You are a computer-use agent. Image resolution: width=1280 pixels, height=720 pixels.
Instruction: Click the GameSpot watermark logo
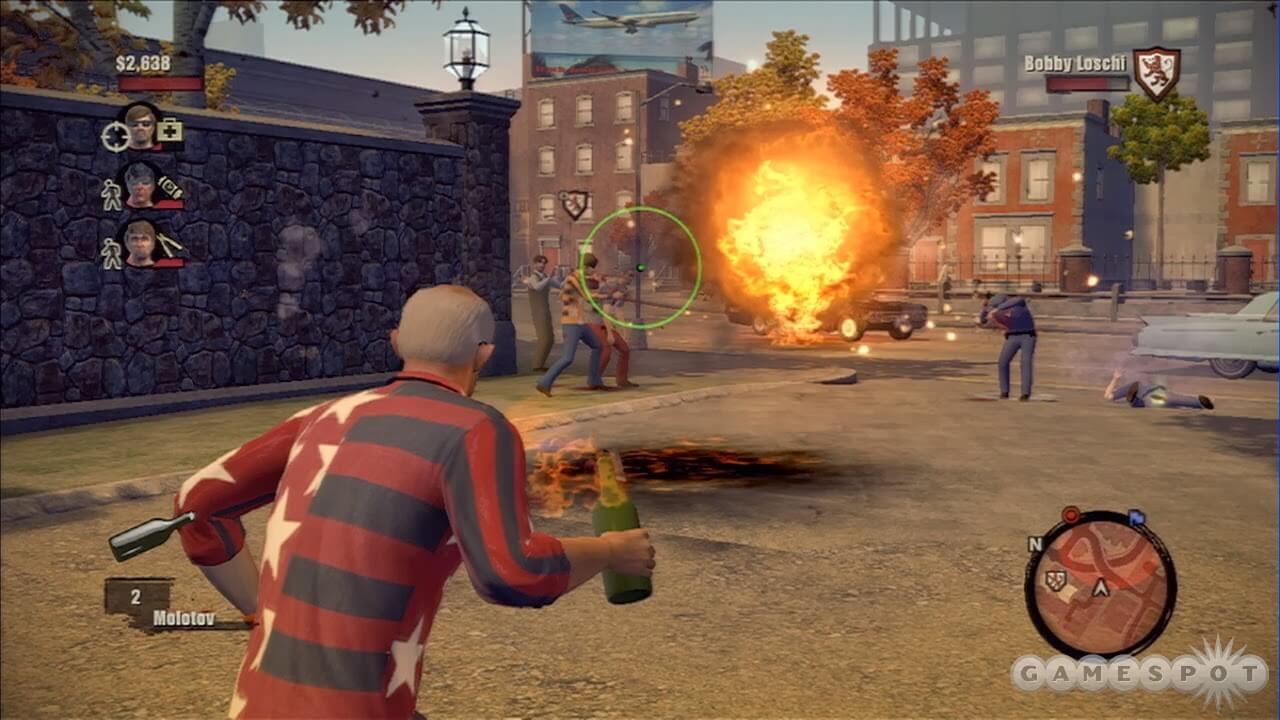coord(1140,673)
